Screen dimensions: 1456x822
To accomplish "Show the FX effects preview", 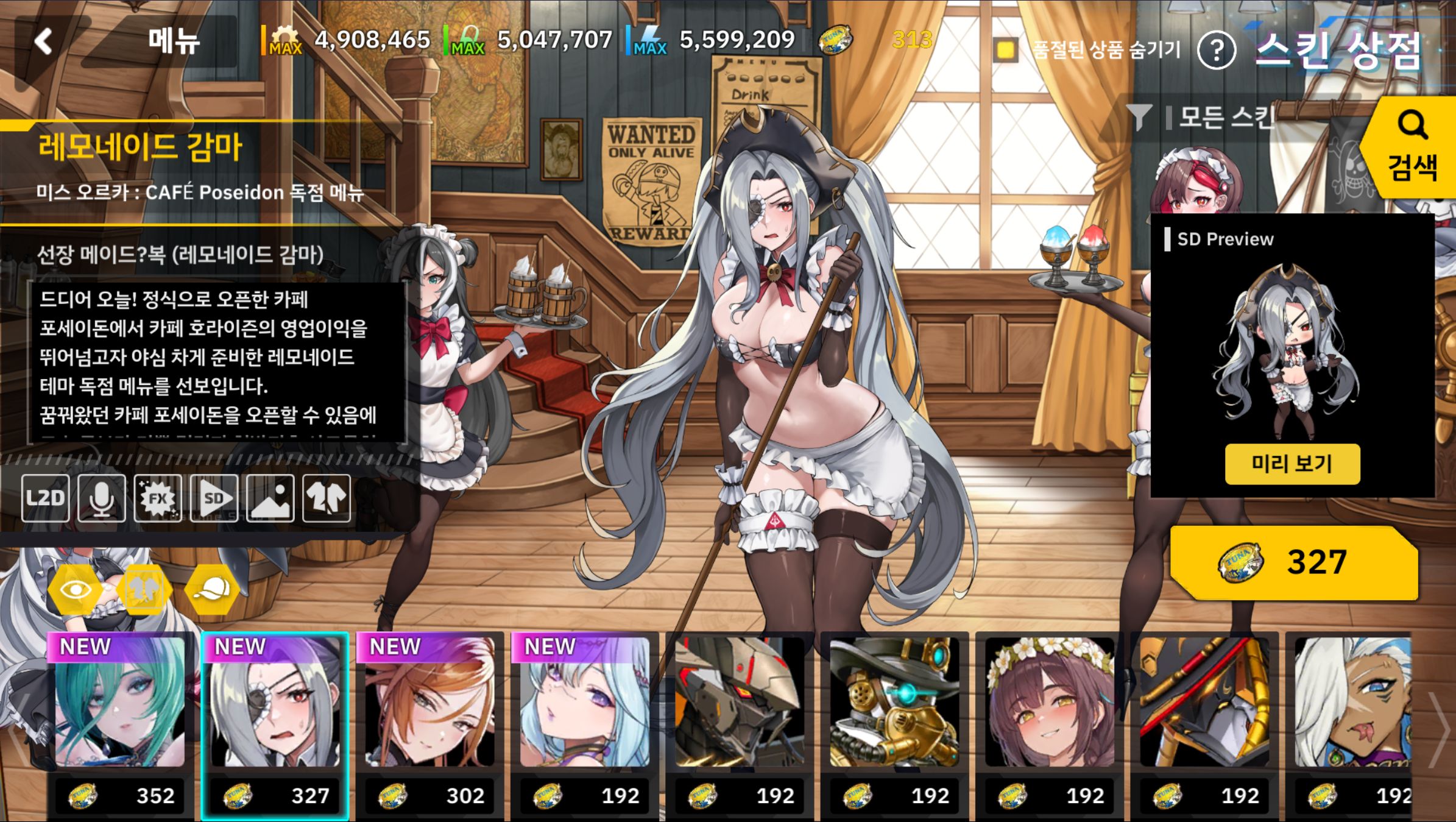I will (x=158, y=498).
